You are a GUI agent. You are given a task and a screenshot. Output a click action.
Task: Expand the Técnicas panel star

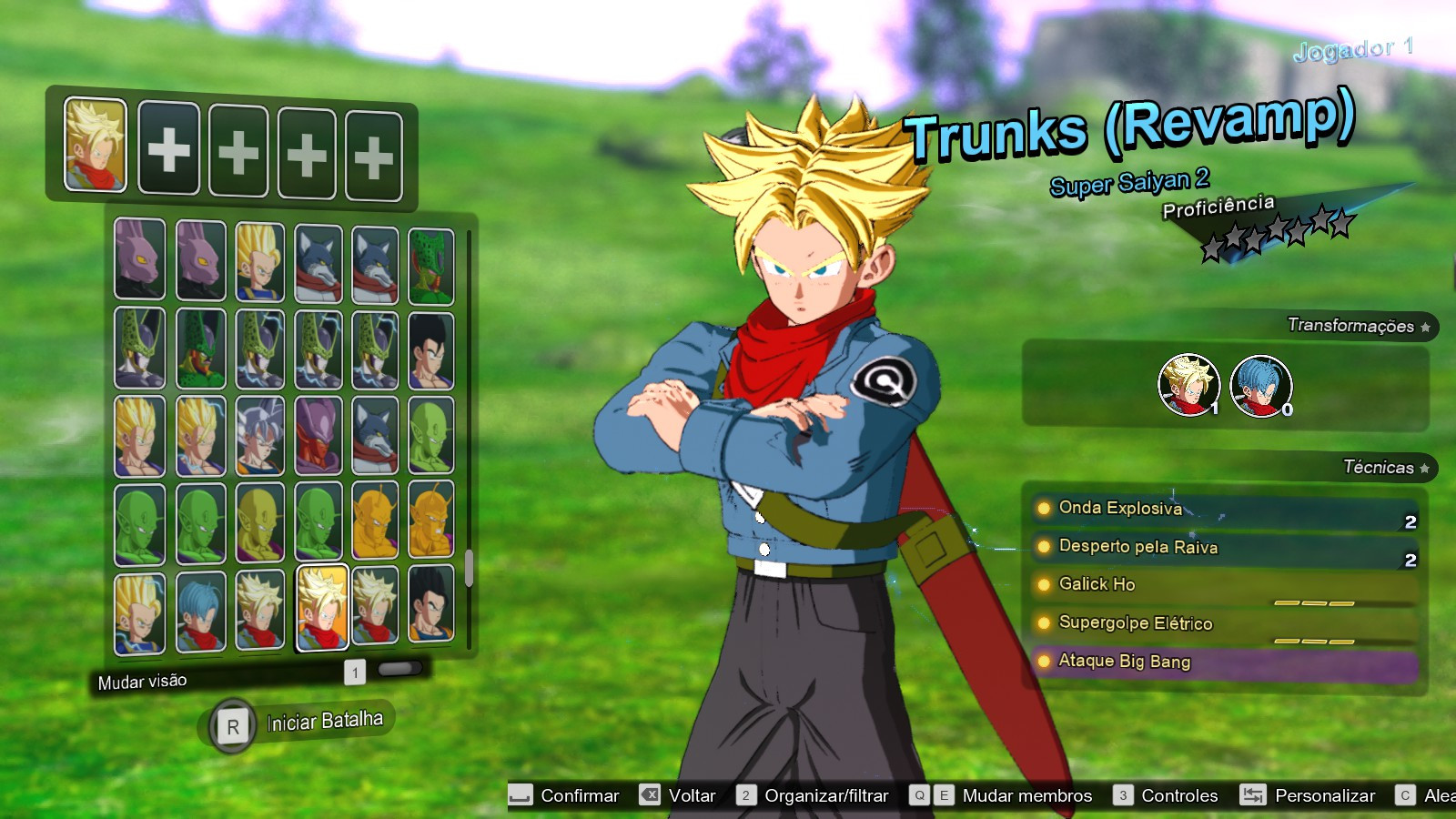[1424, 466]
